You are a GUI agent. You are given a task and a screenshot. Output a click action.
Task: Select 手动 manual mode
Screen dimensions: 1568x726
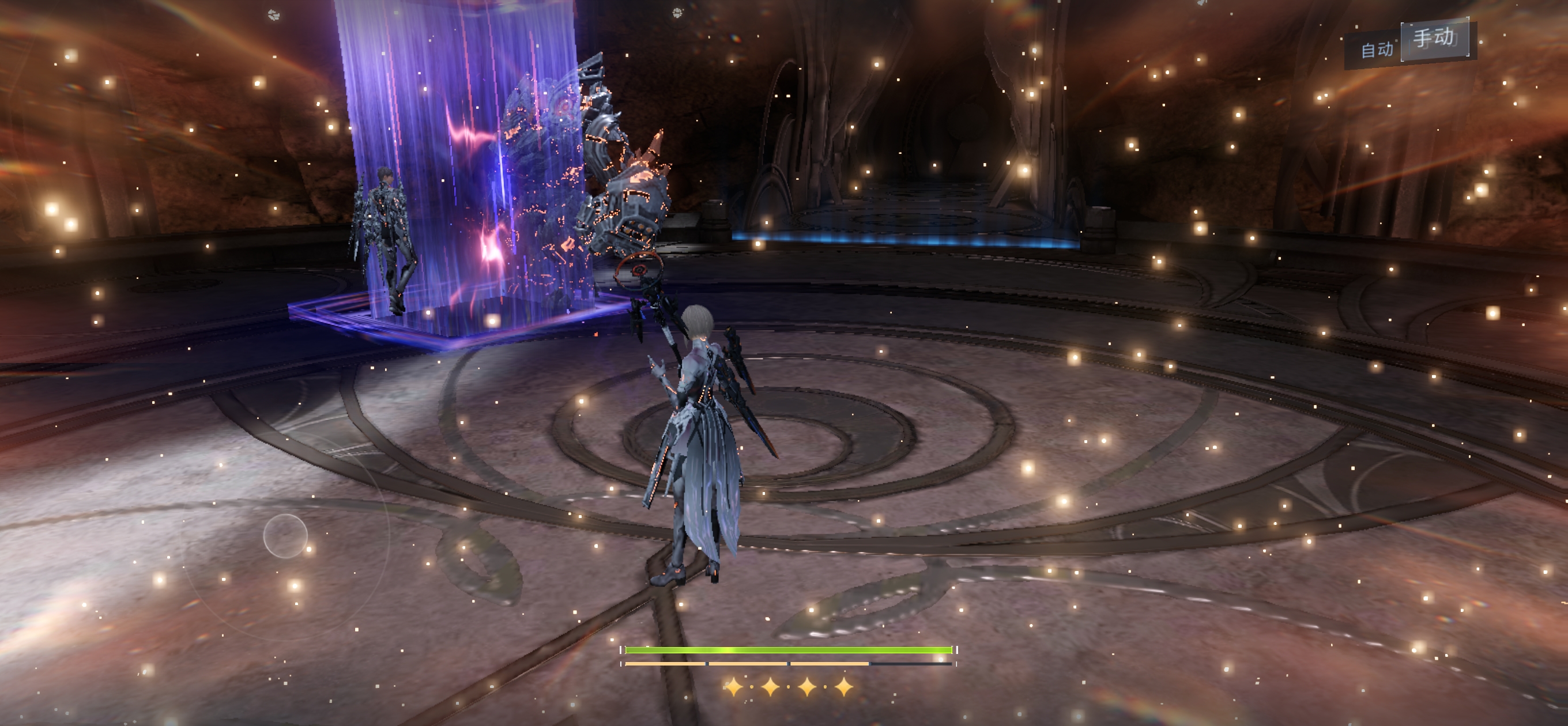coord(1435,39)
